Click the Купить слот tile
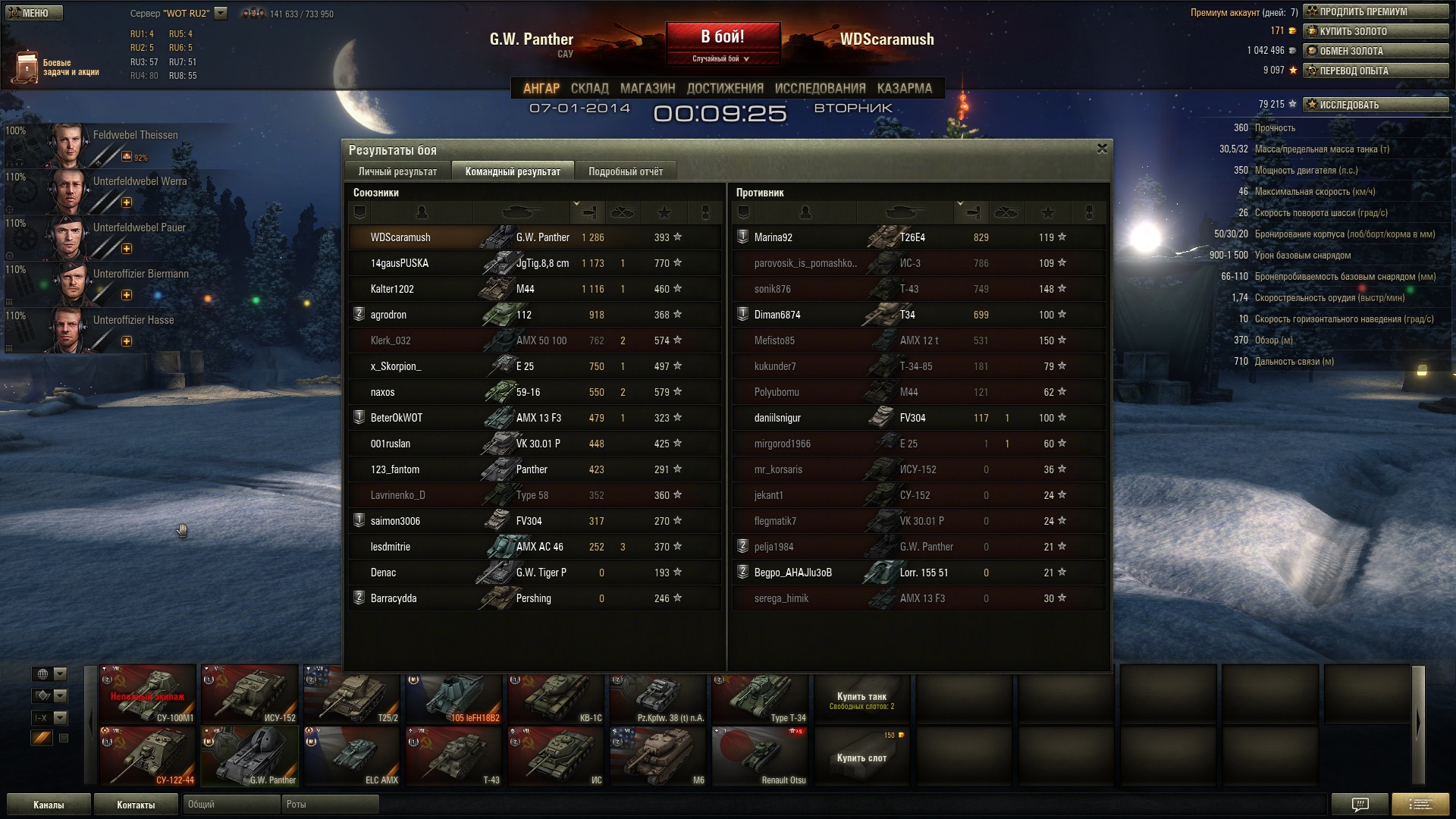 861,757
